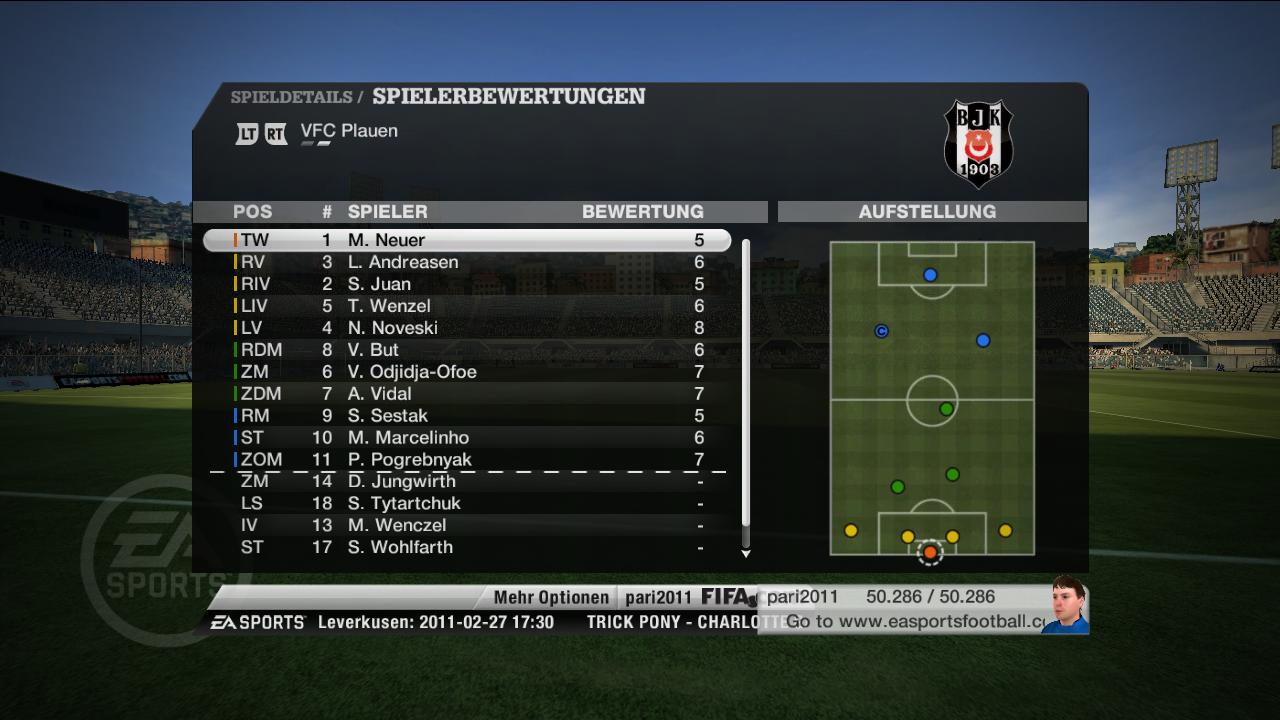Pick substitute D. Jungwirth
The height and width of the screenshot is (720, 1280).
tap(466, 482)
